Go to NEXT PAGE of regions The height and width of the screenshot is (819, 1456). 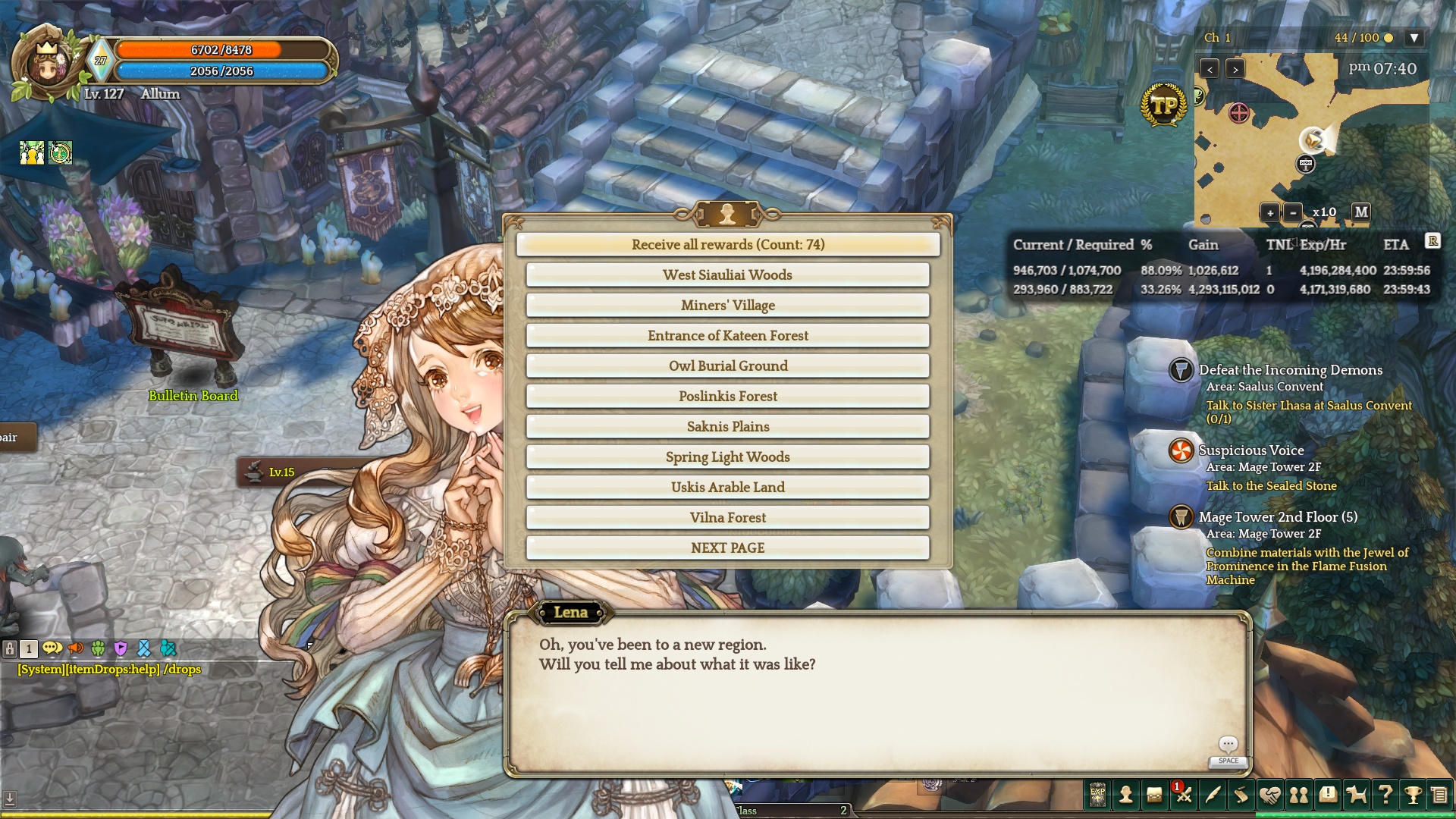tap(728, 548)
